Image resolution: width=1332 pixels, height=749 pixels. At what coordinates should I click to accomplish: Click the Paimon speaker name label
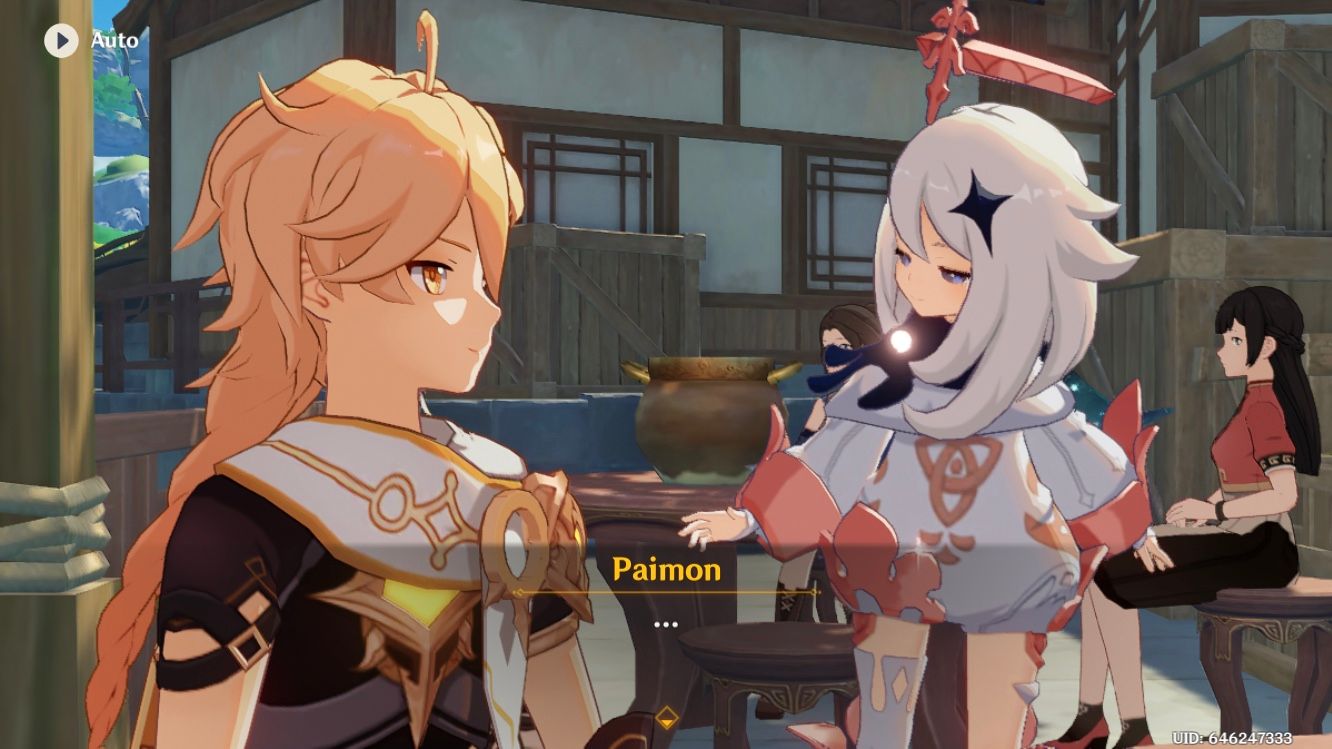coord(665,570)
